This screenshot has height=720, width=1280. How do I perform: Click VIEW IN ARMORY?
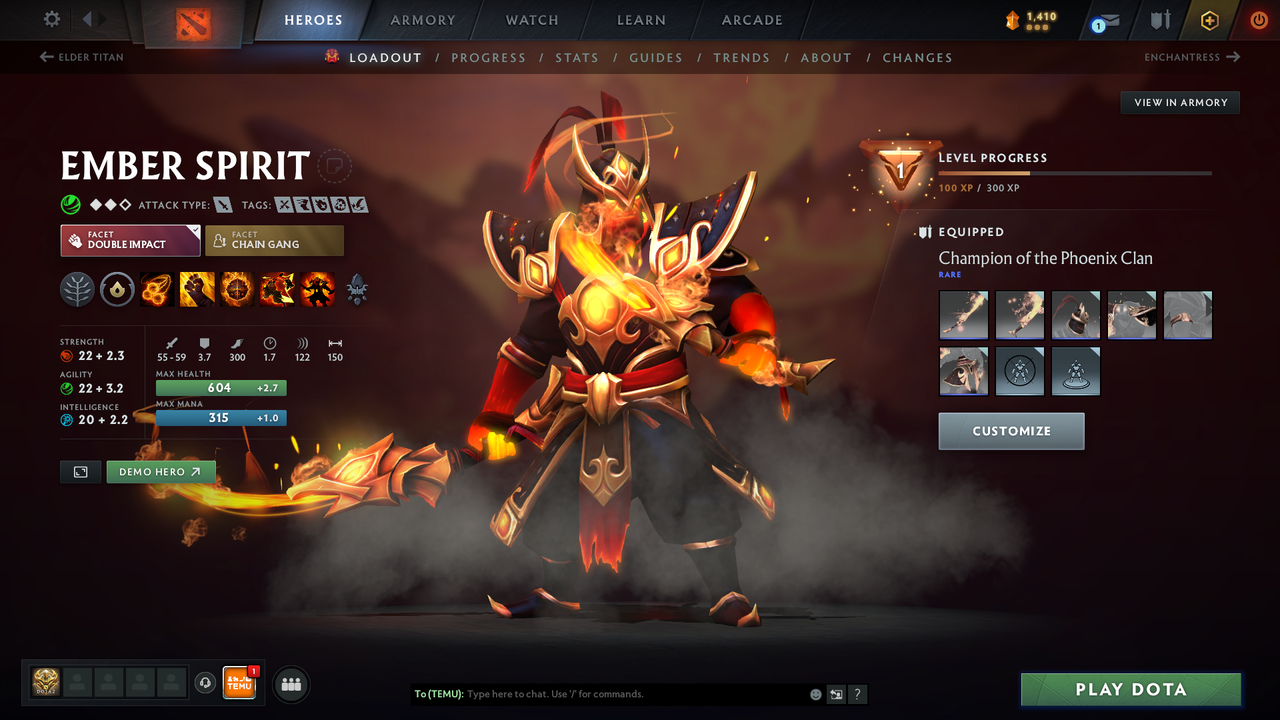pyautogui.click(x=1179, y=102)
